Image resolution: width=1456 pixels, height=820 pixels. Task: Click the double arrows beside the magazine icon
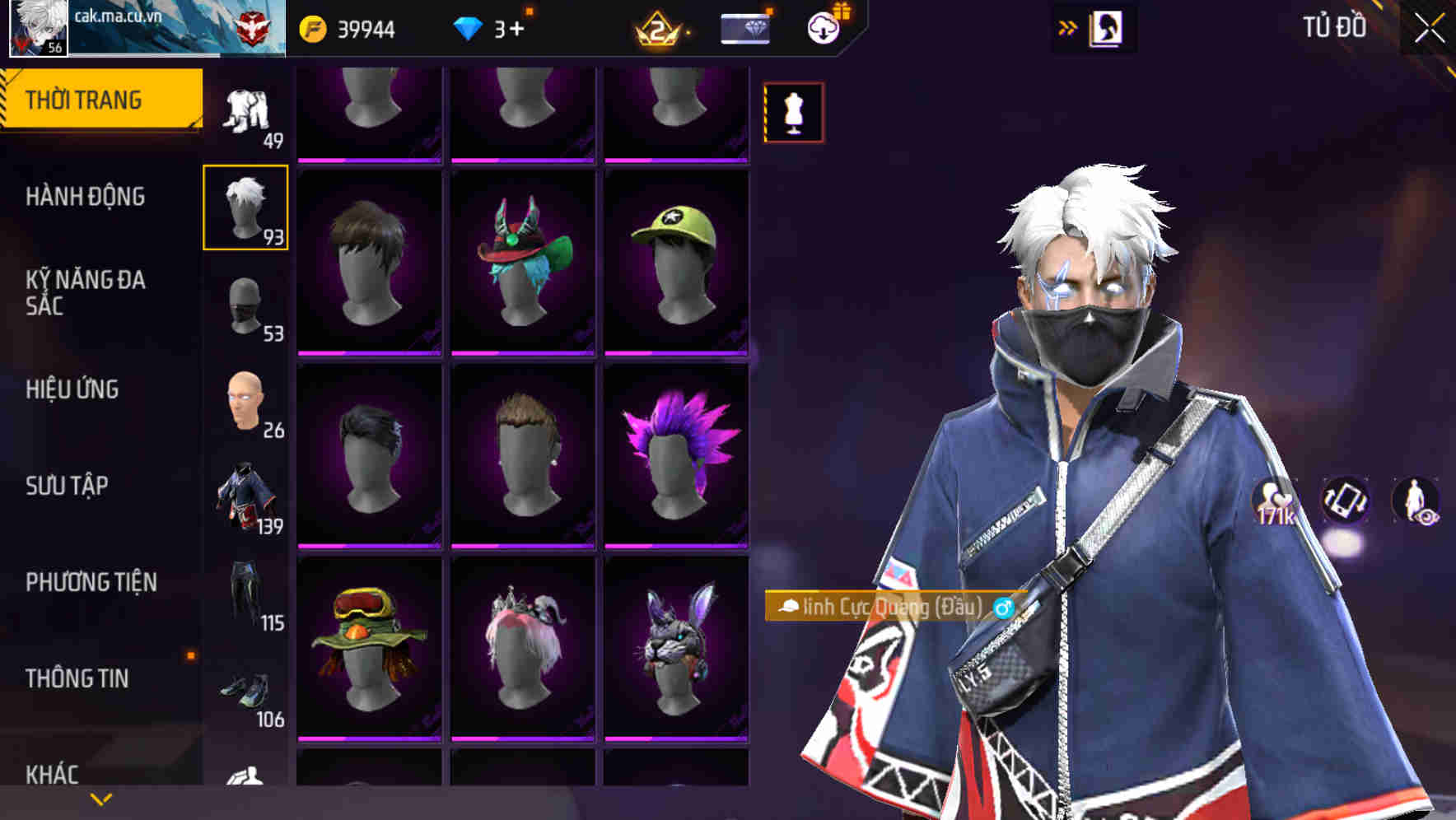tap(1068, 26)
